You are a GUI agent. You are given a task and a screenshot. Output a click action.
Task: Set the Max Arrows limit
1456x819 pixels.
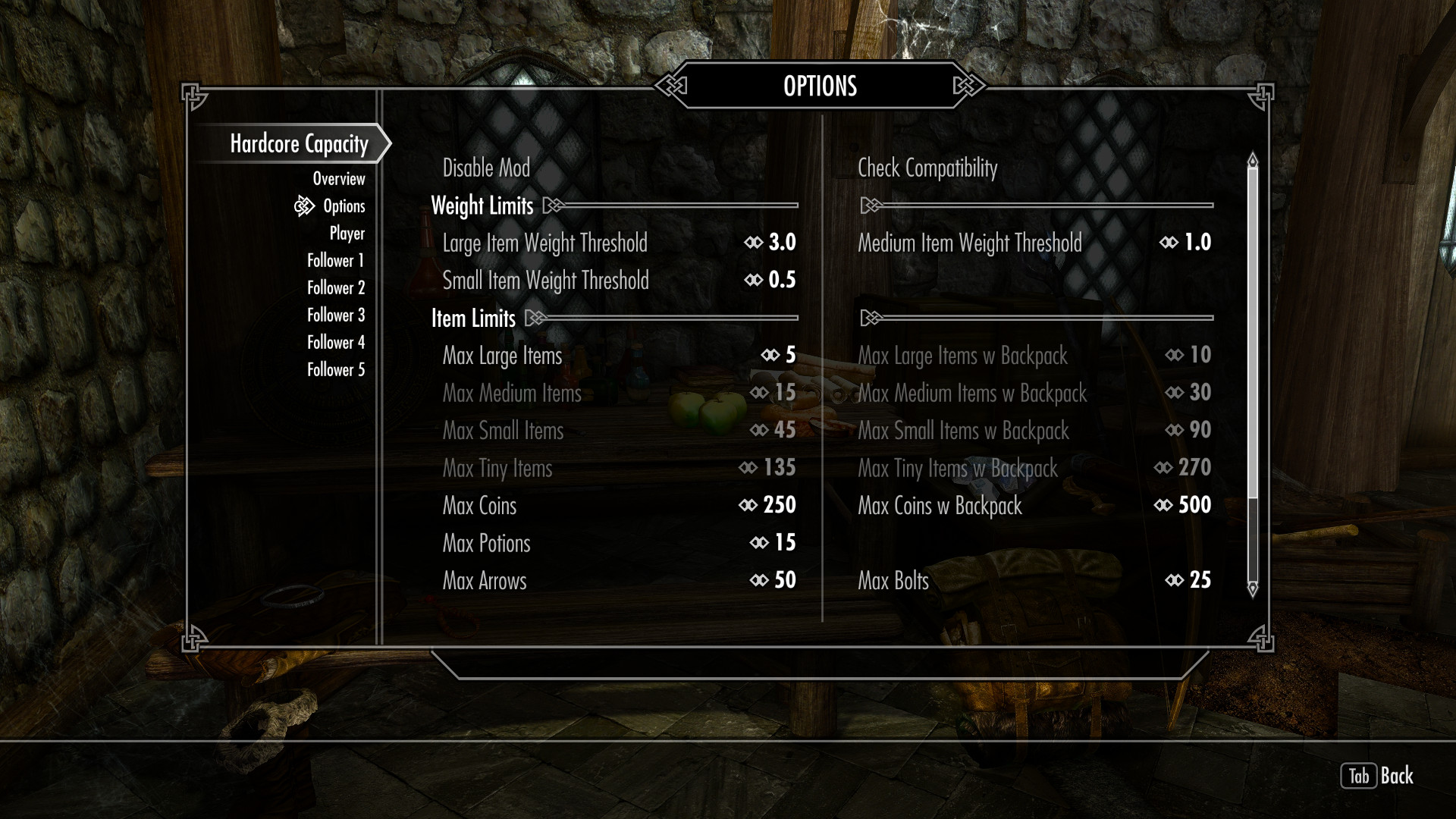click(x=619, y=581)
